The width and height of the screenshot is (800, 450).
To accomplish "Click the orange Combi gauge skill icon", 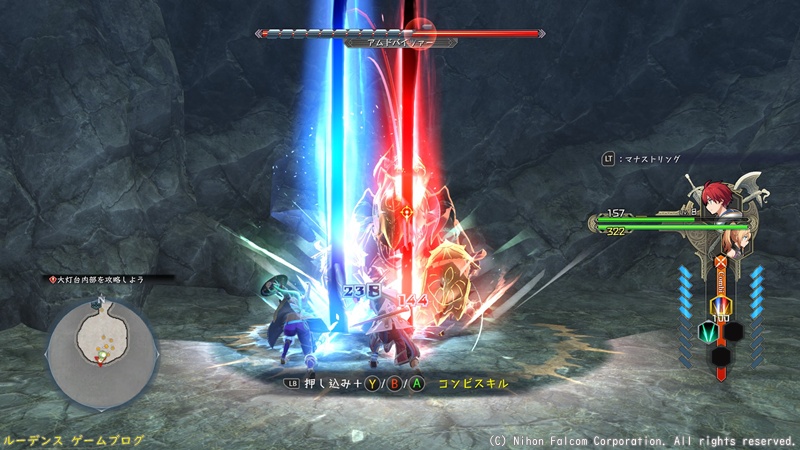I will point(718,304).
